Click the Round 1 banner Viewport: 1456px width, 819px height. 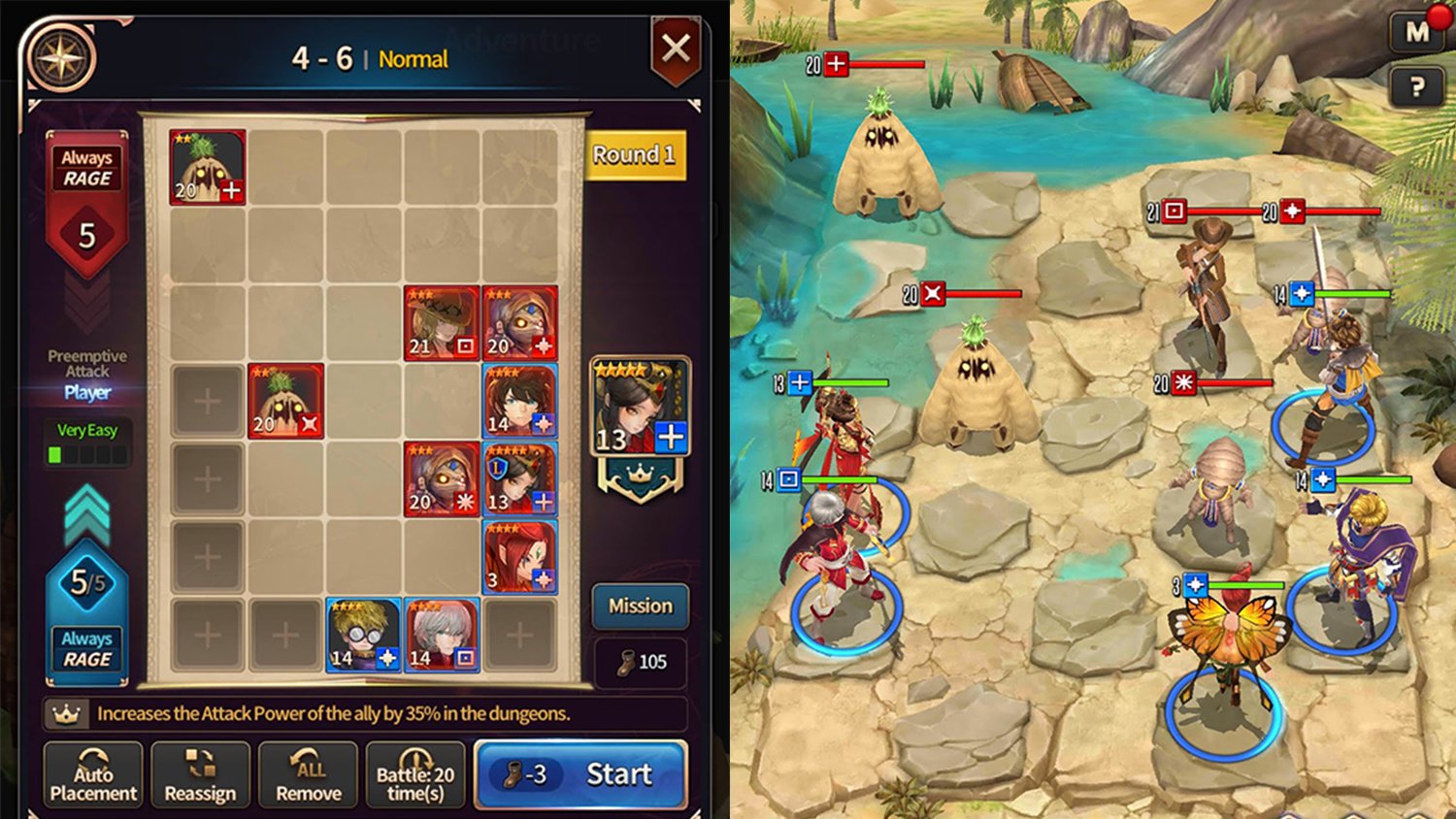coord(634,154)
